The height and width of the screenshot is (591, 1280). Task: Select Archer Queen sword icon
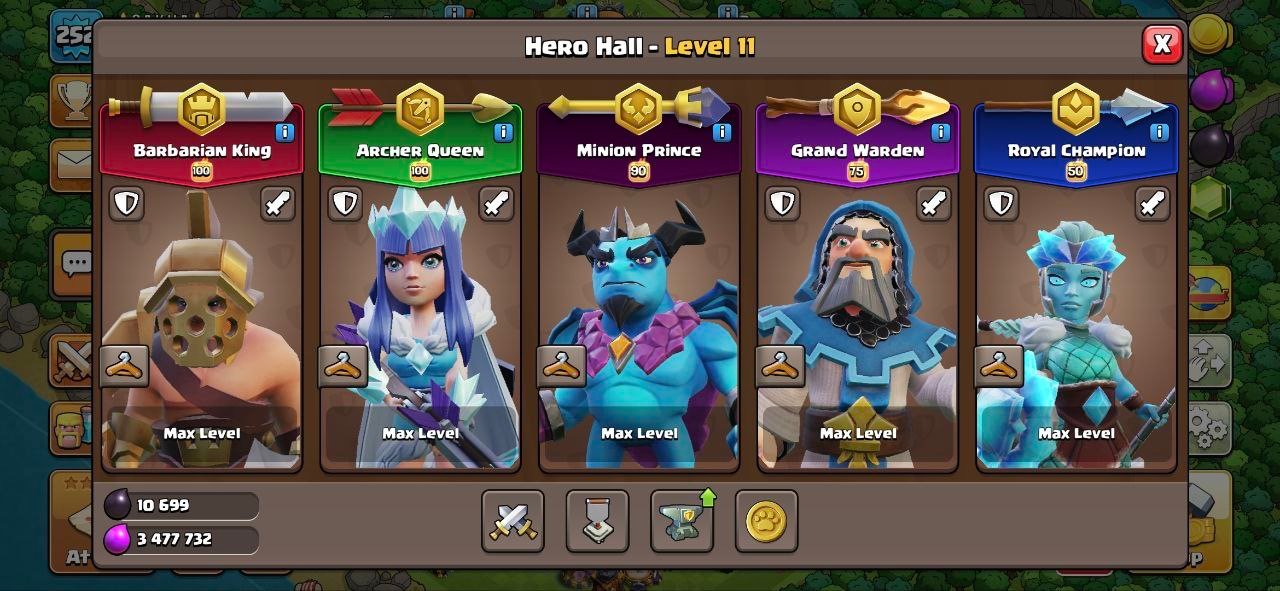tap(496, 203)
